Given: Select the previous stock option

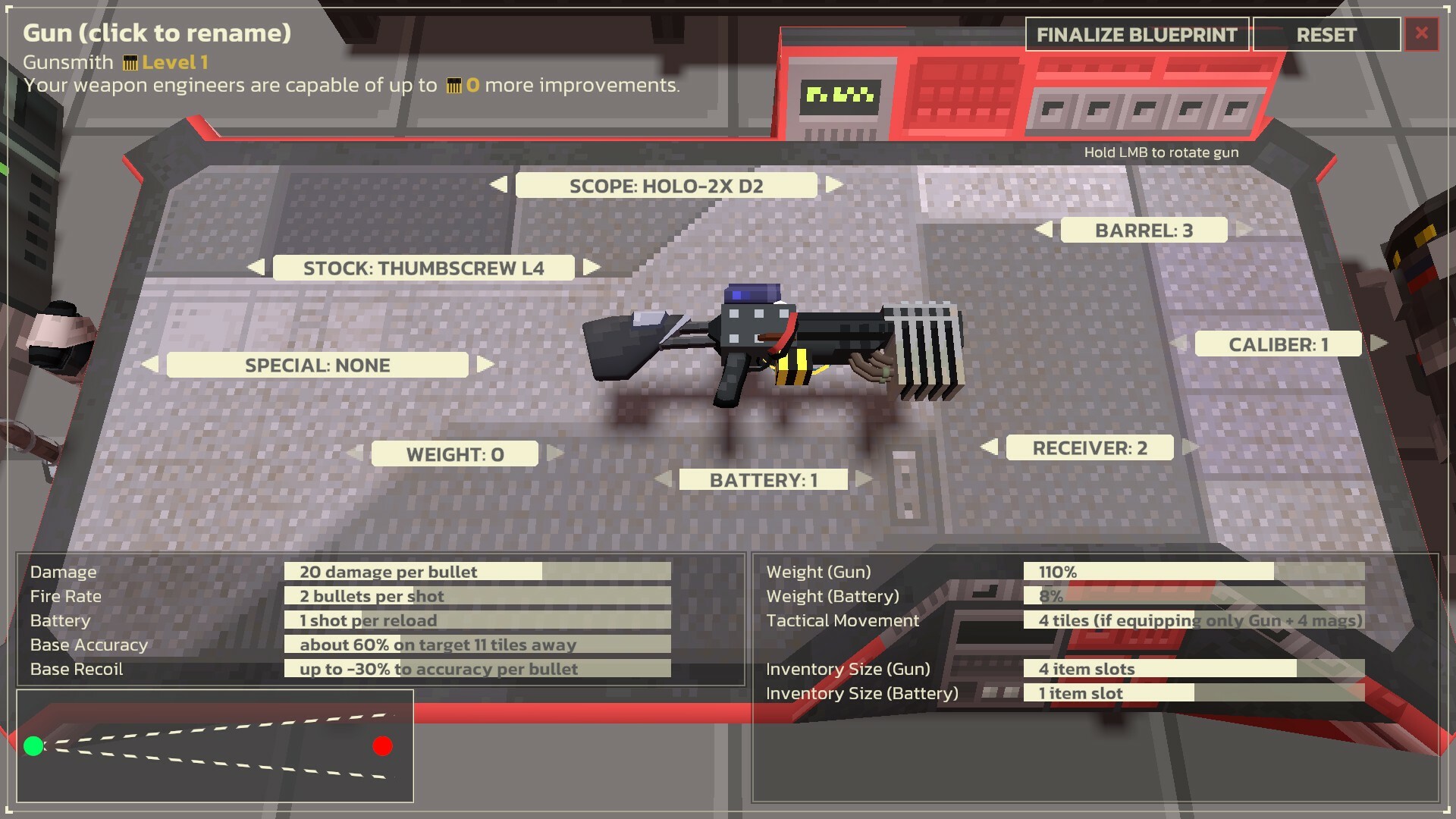Looking at the screenshot, I should (256, 267).
